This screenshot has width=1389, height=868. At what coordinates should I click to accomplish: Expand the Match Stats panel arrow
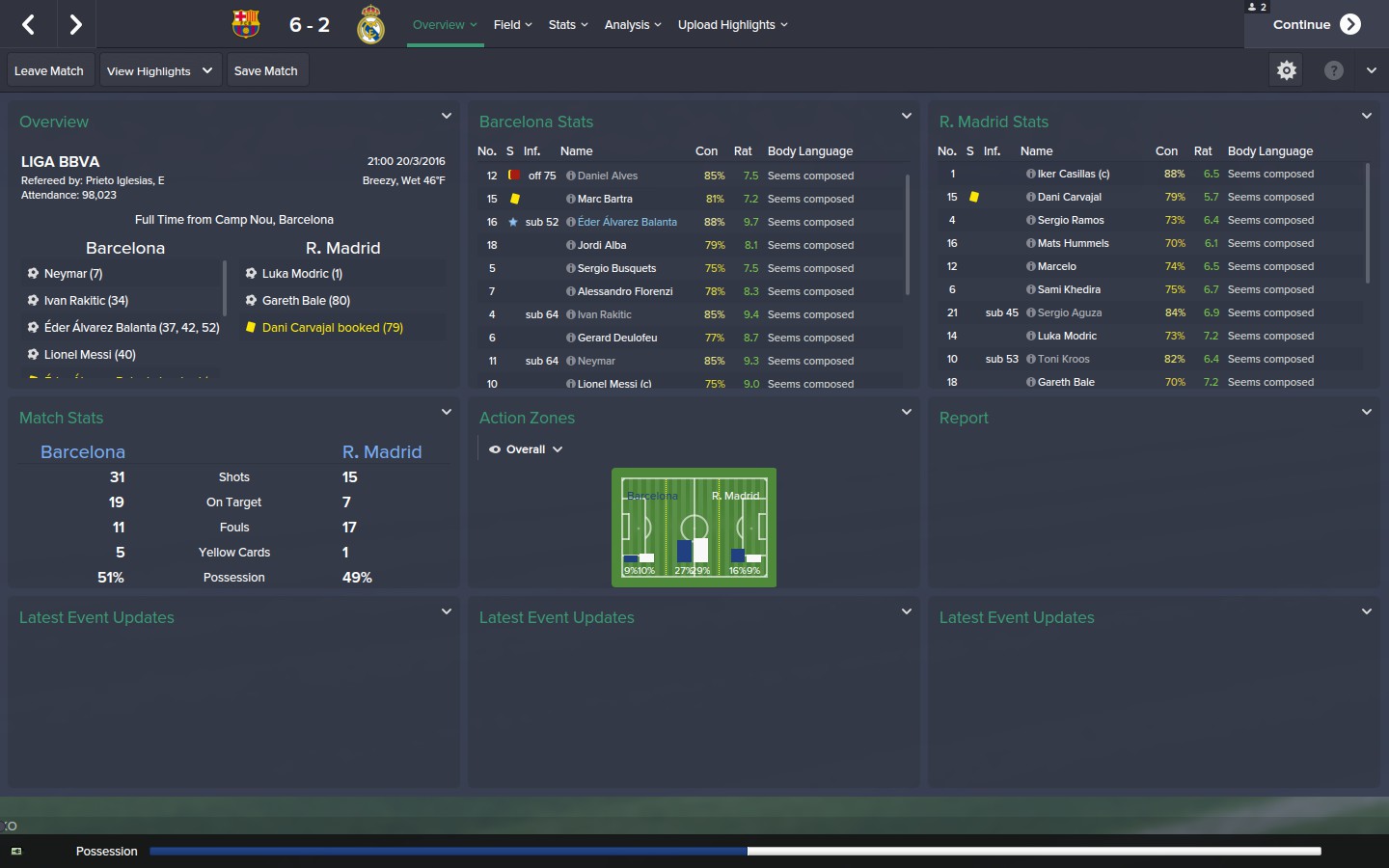(447, 412)
